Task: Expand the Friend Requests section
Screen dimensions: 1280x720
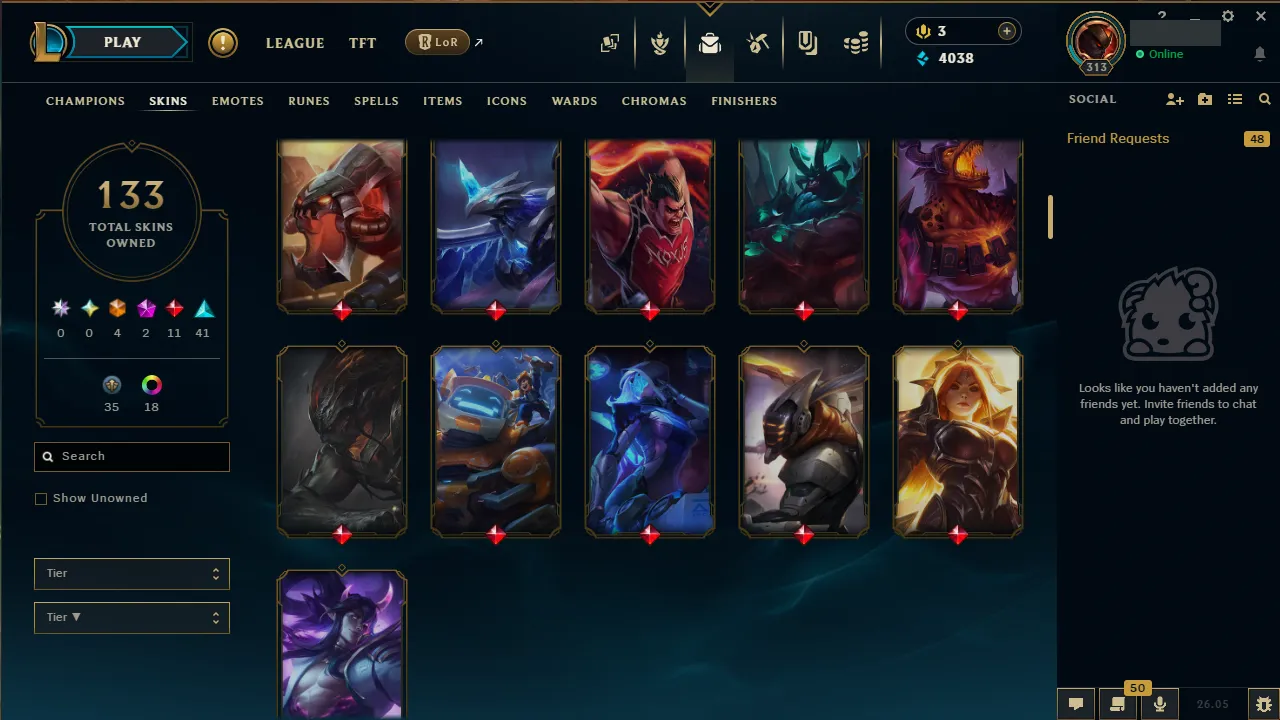Action: (1117, 138)
